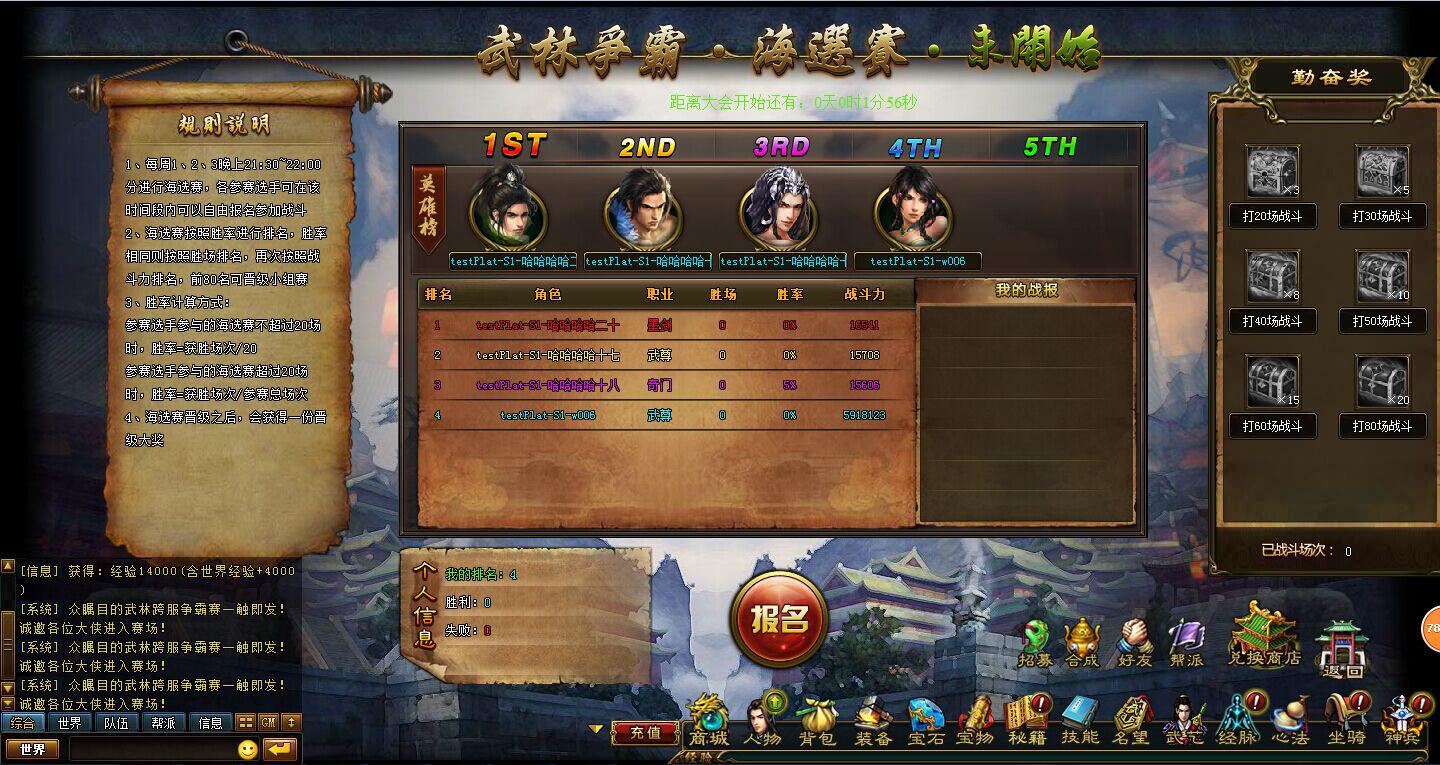Viewport: 1440px width, 765px height.
Task: Switch chat to the 信息 info tab
Action: coord(210,722)
